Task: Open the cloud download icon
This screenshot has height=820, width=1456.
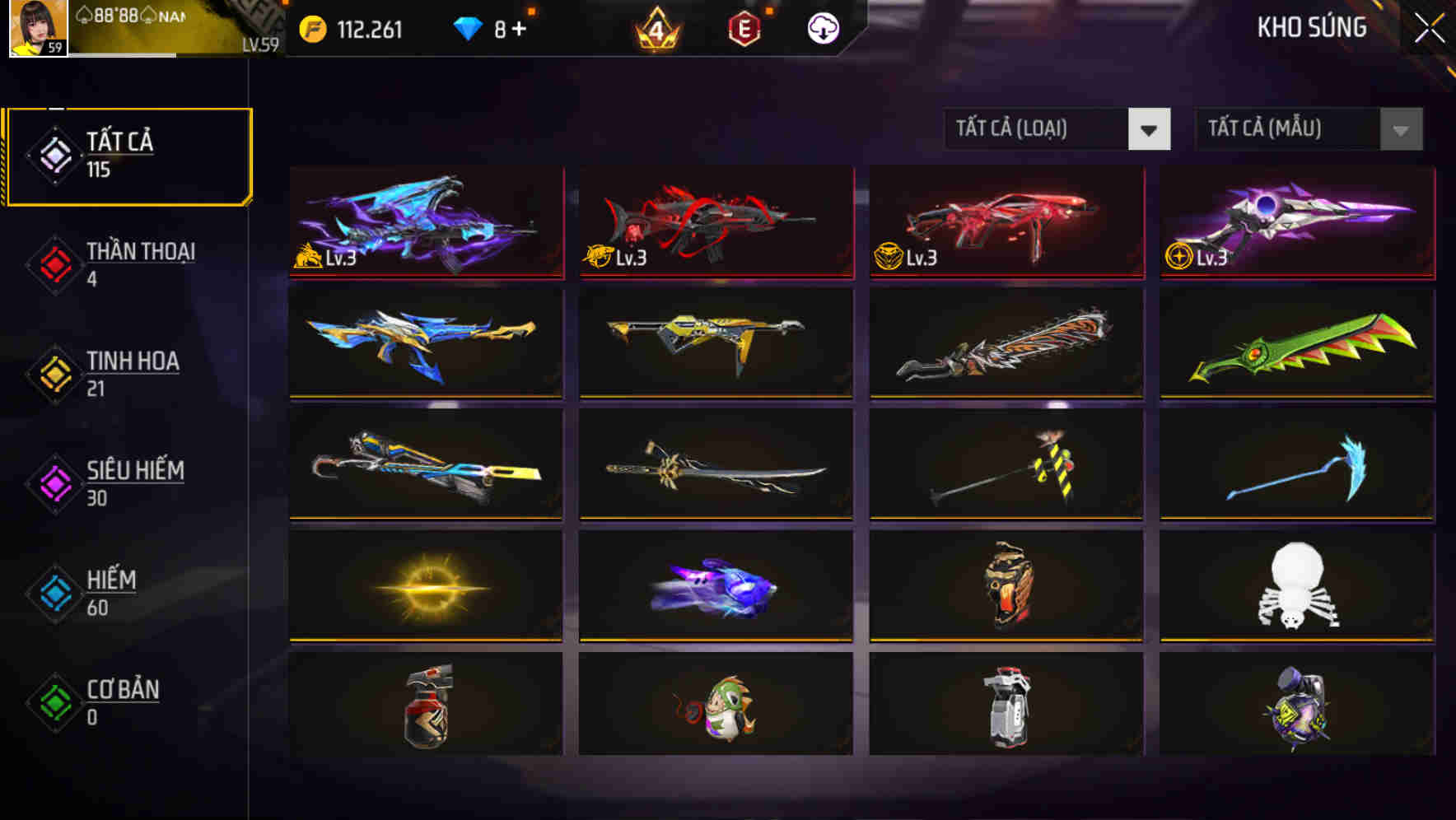Action: pos(821,27)
